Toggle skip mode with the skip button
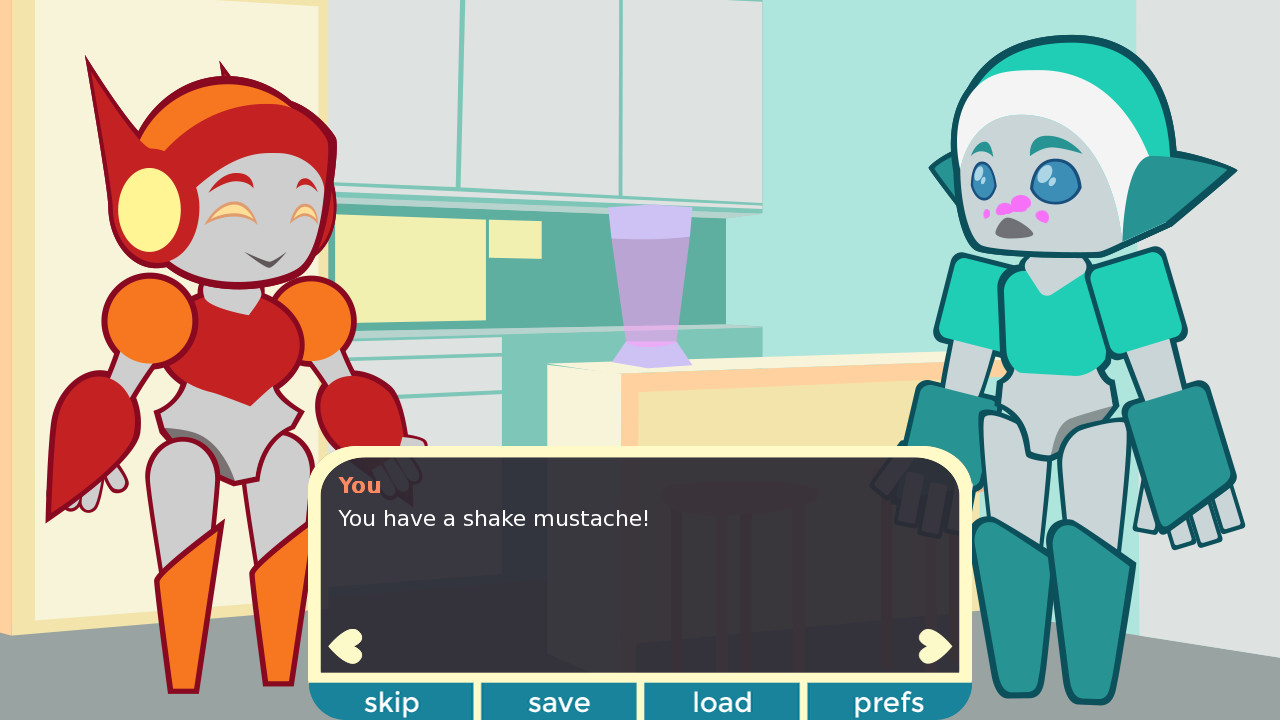 click(x=391, y=702)
